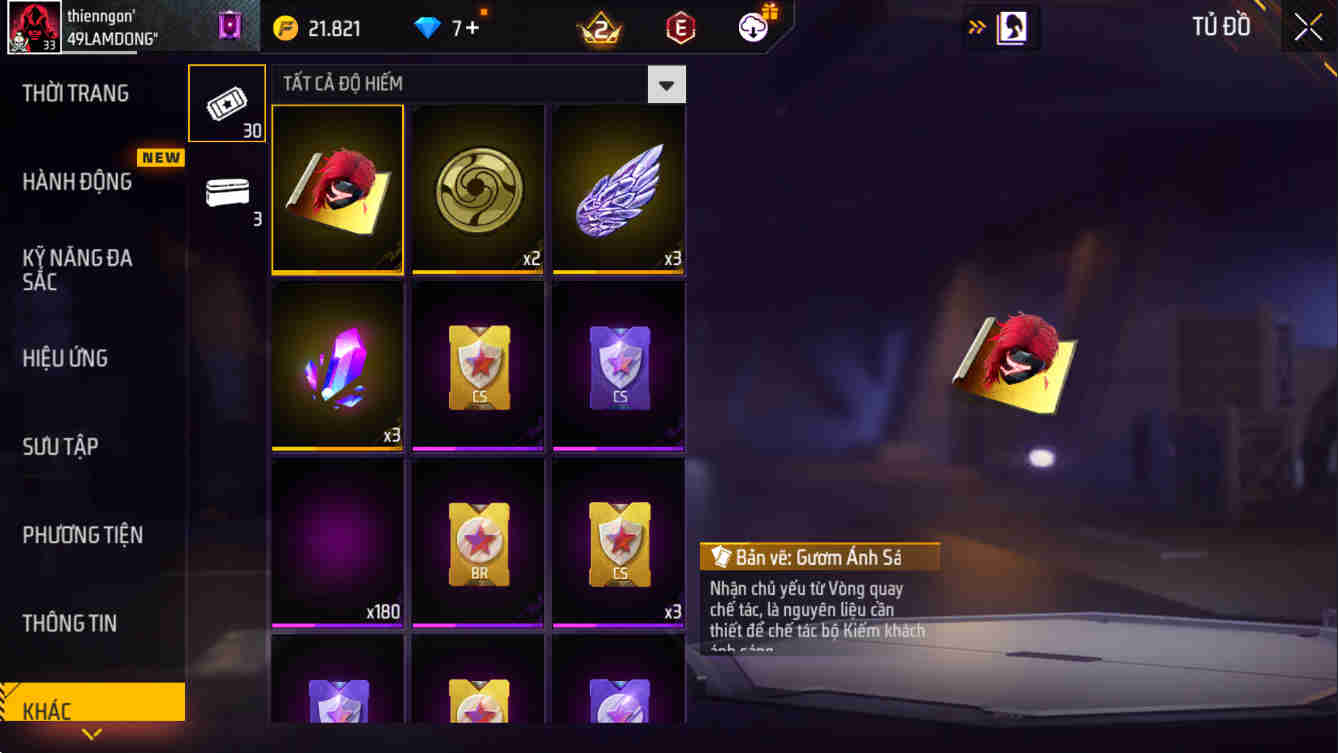The width and height of the screenshot is (1338, 753).
Task: Click the player name thienngon'
Action: coord(102,14)
